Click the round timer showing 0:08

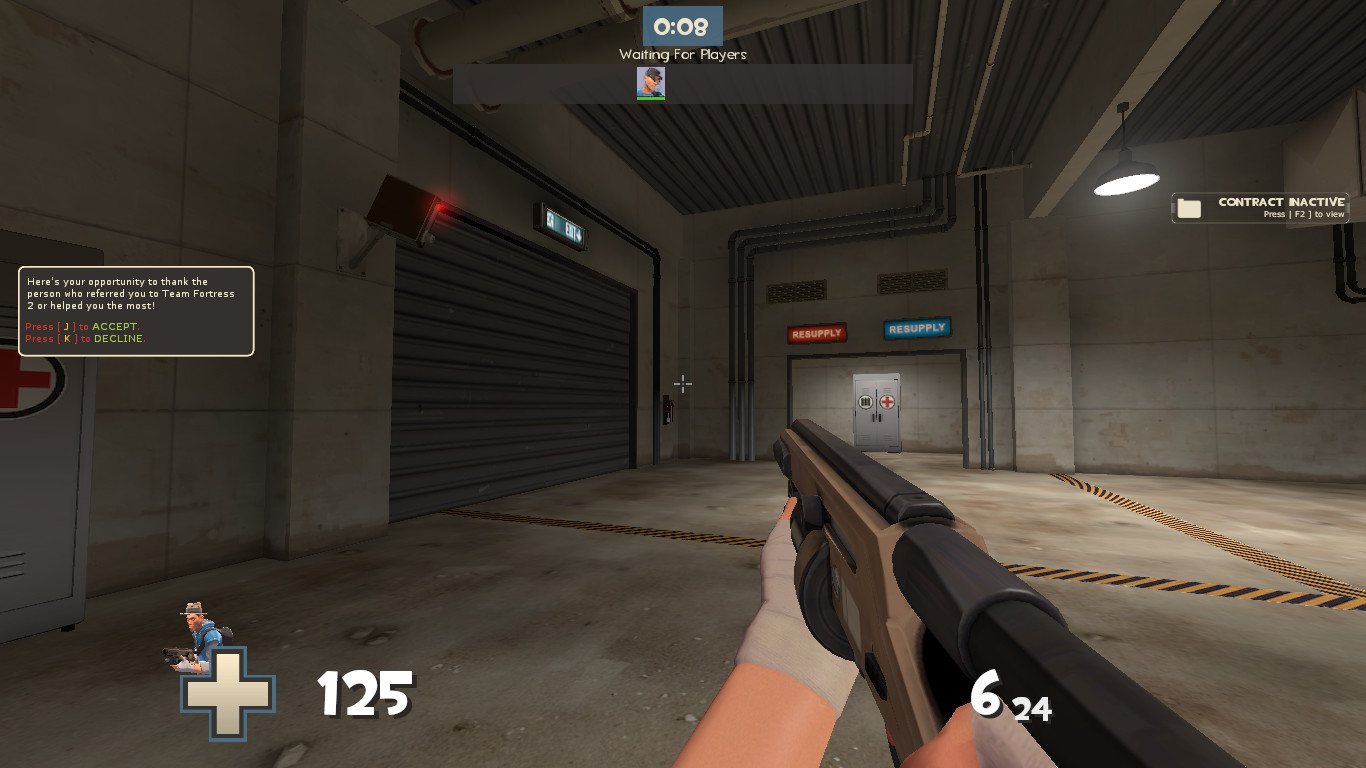(x=683, y=27)
